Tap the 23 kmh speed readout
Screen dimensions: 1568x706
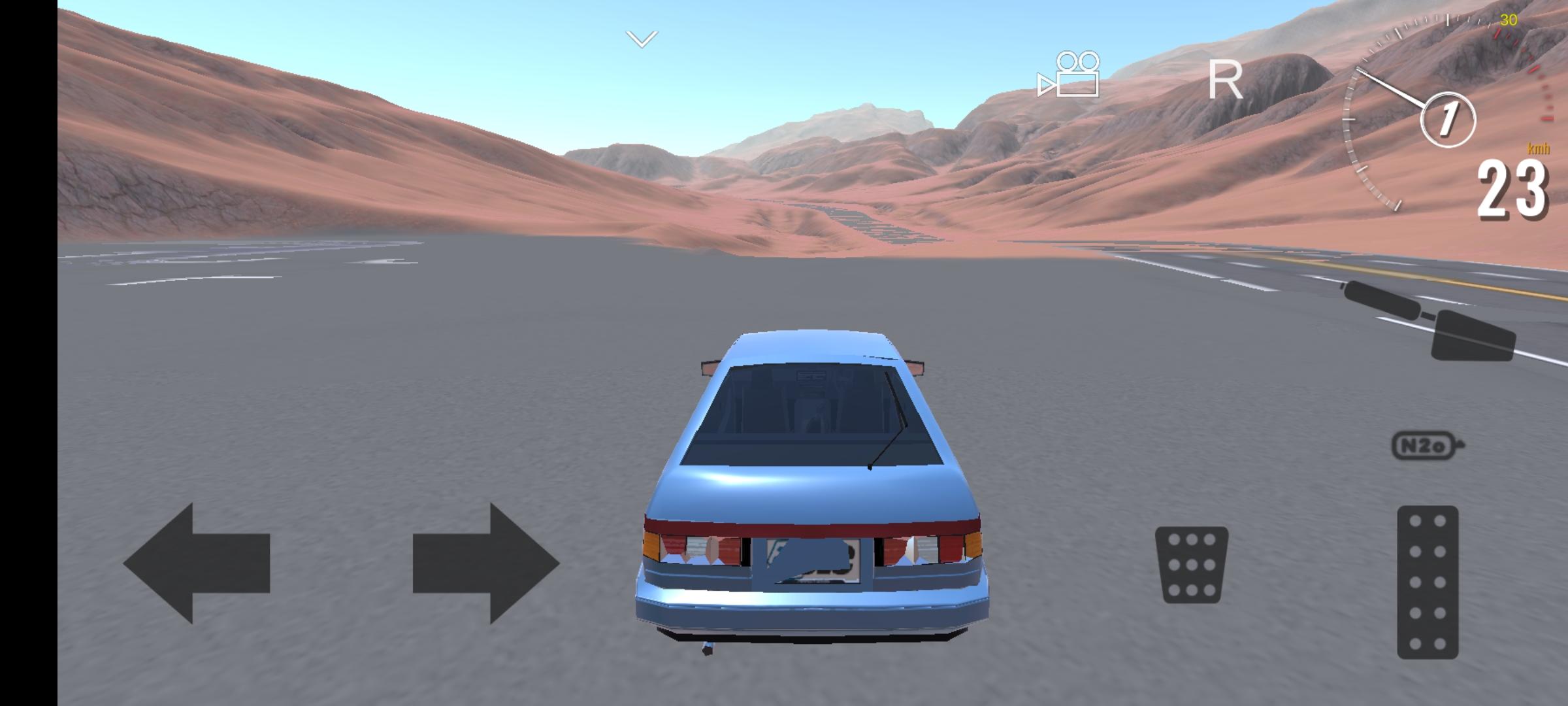1512,188
